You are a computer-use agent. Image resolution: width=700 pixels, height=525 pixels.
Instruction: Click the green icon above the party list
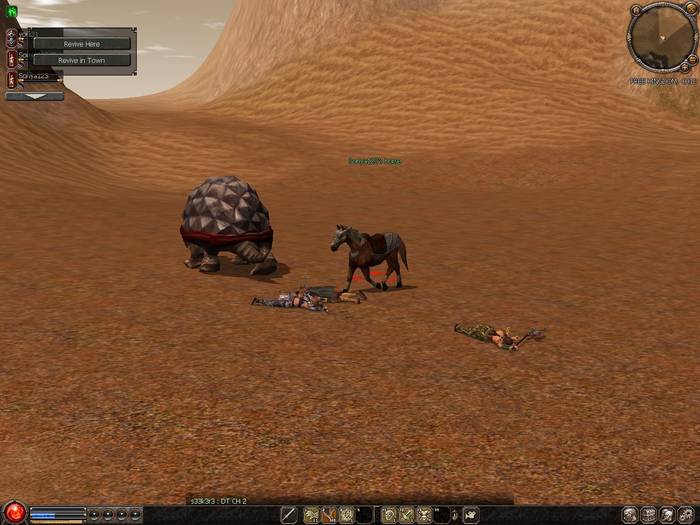point(12,11)
